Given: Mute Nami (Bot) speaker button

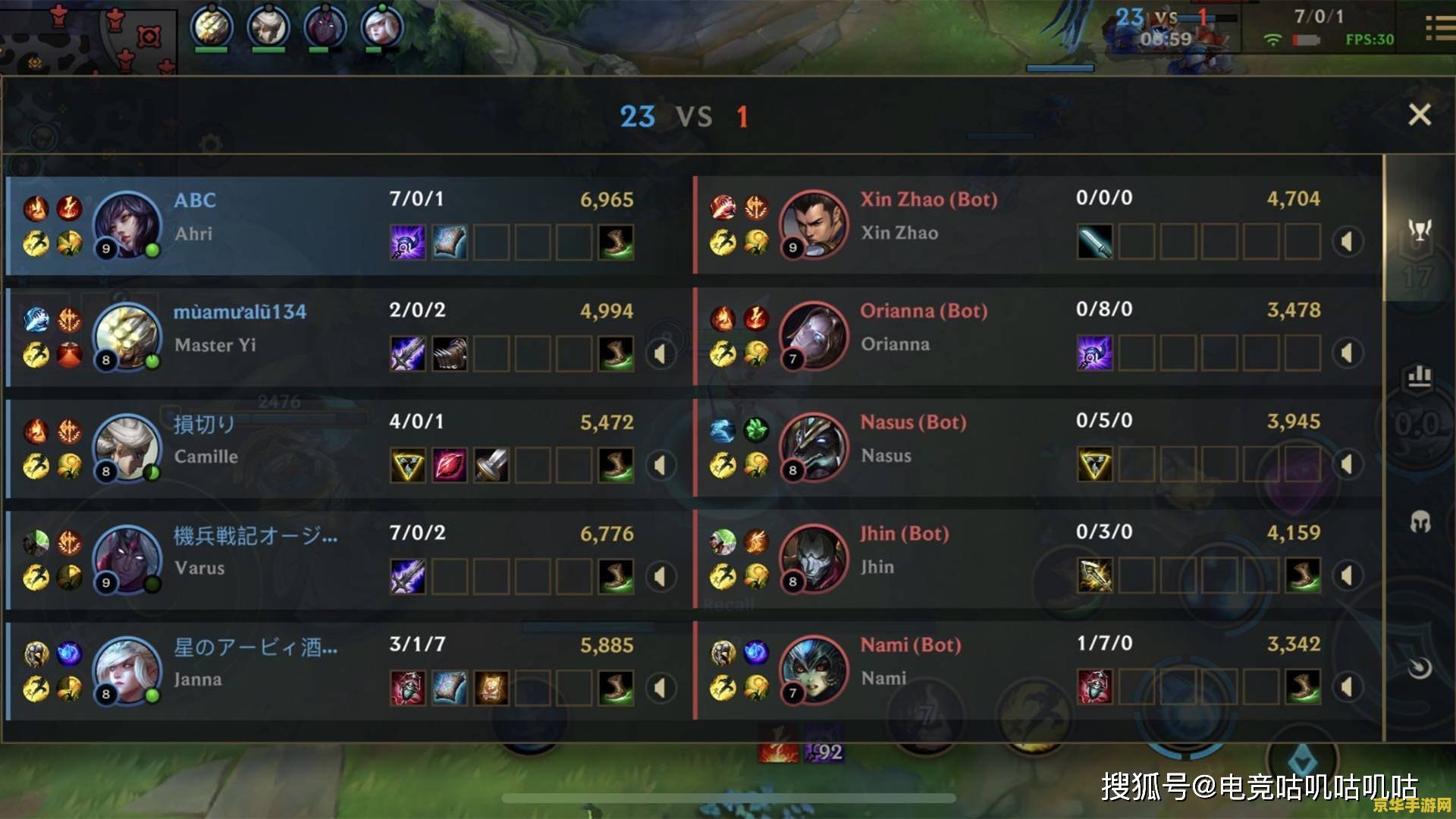Looking at the screenshot, I should coord(1347,687).
